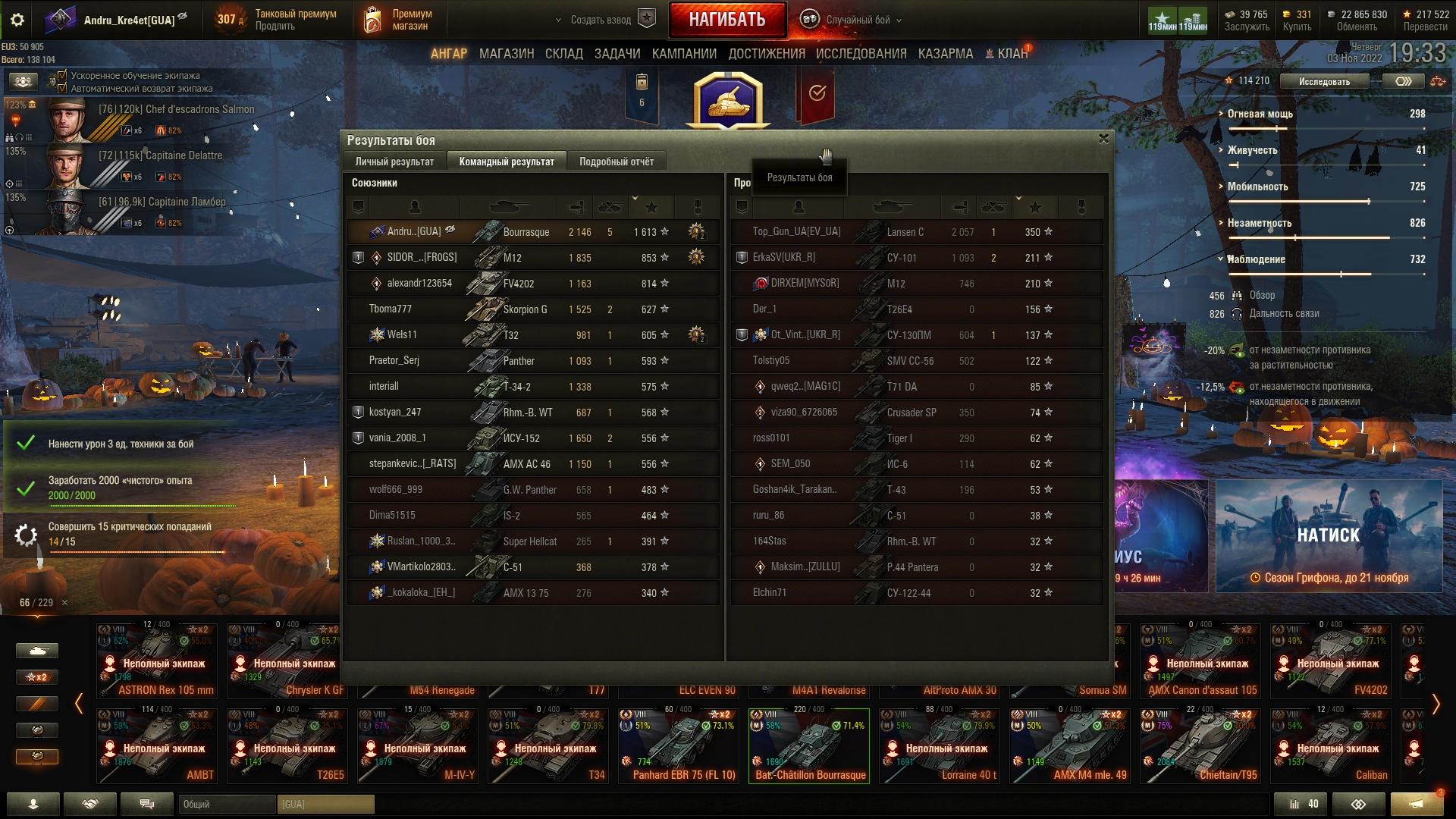This screenshot has height=819, width=1456.
Task: Open the ЗАДАЧИ menu
Action: coord(617,54)
